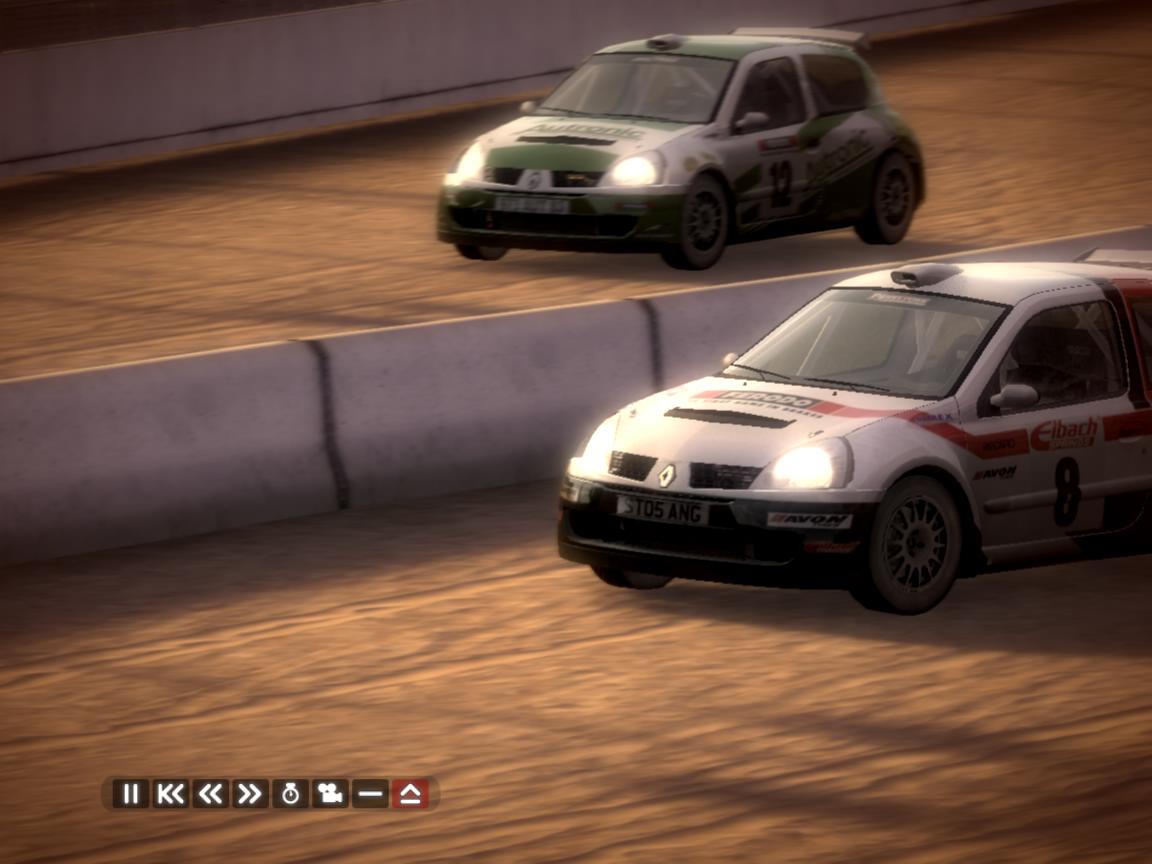
Task: Fast forward the replay
Action: coord(250,794)
